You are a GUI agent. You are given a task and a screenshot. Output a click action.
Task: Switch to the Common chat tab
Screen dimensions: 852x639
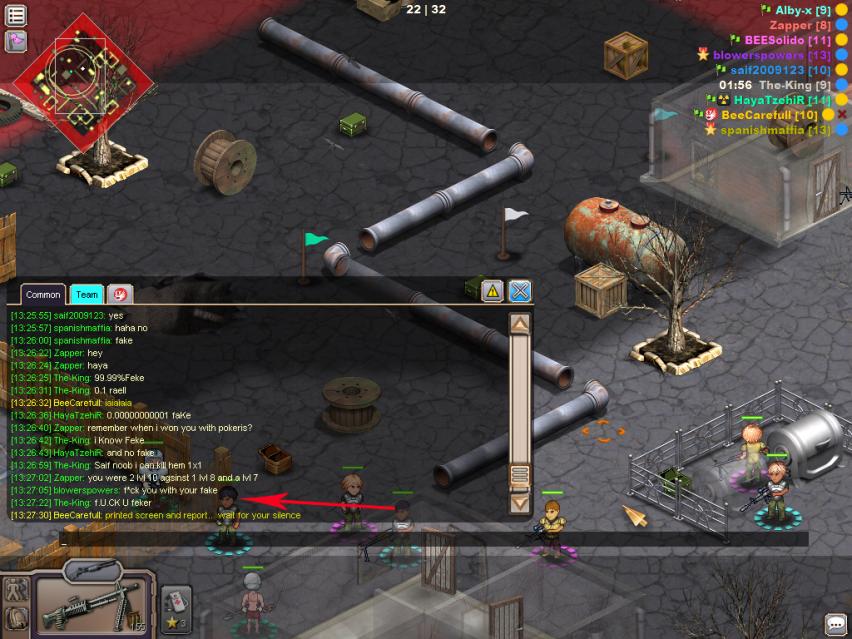point(43,294)
